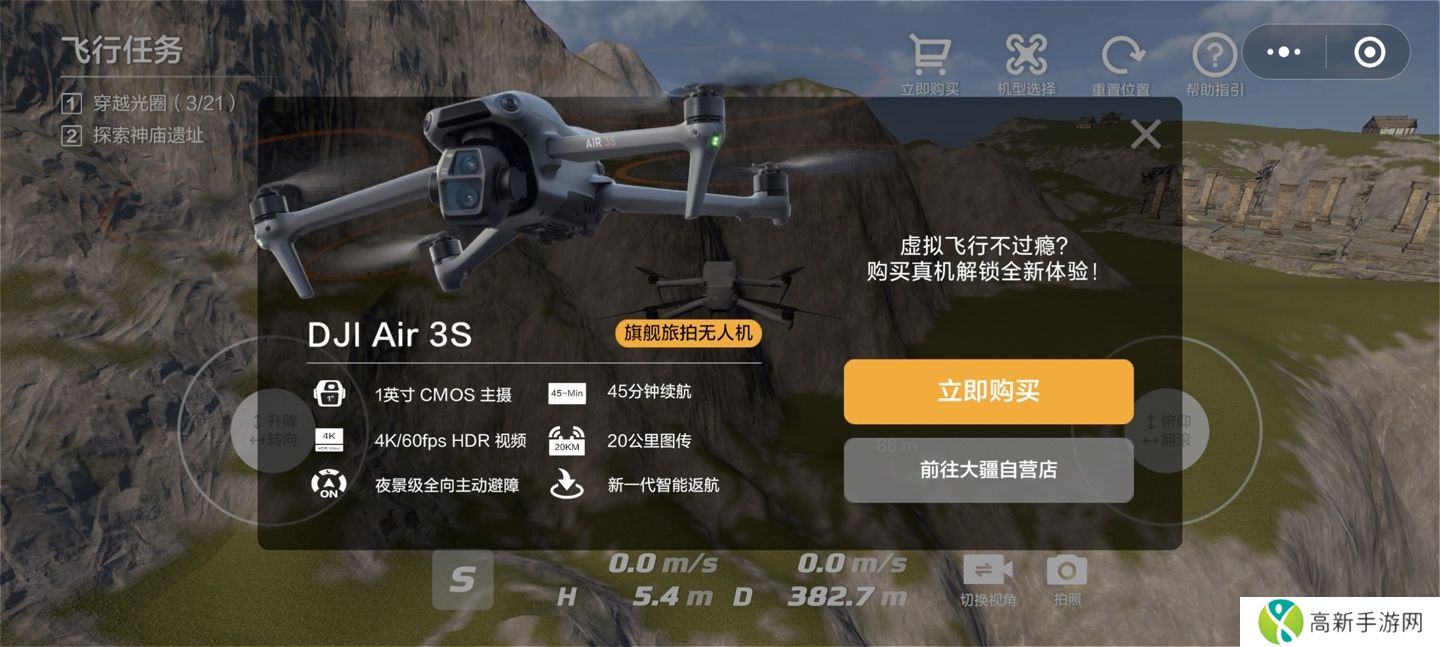Close the DJI Air 3S popup
Image resolution: width=1440 pixels, height=647 pixels.
pos(1145,134)
